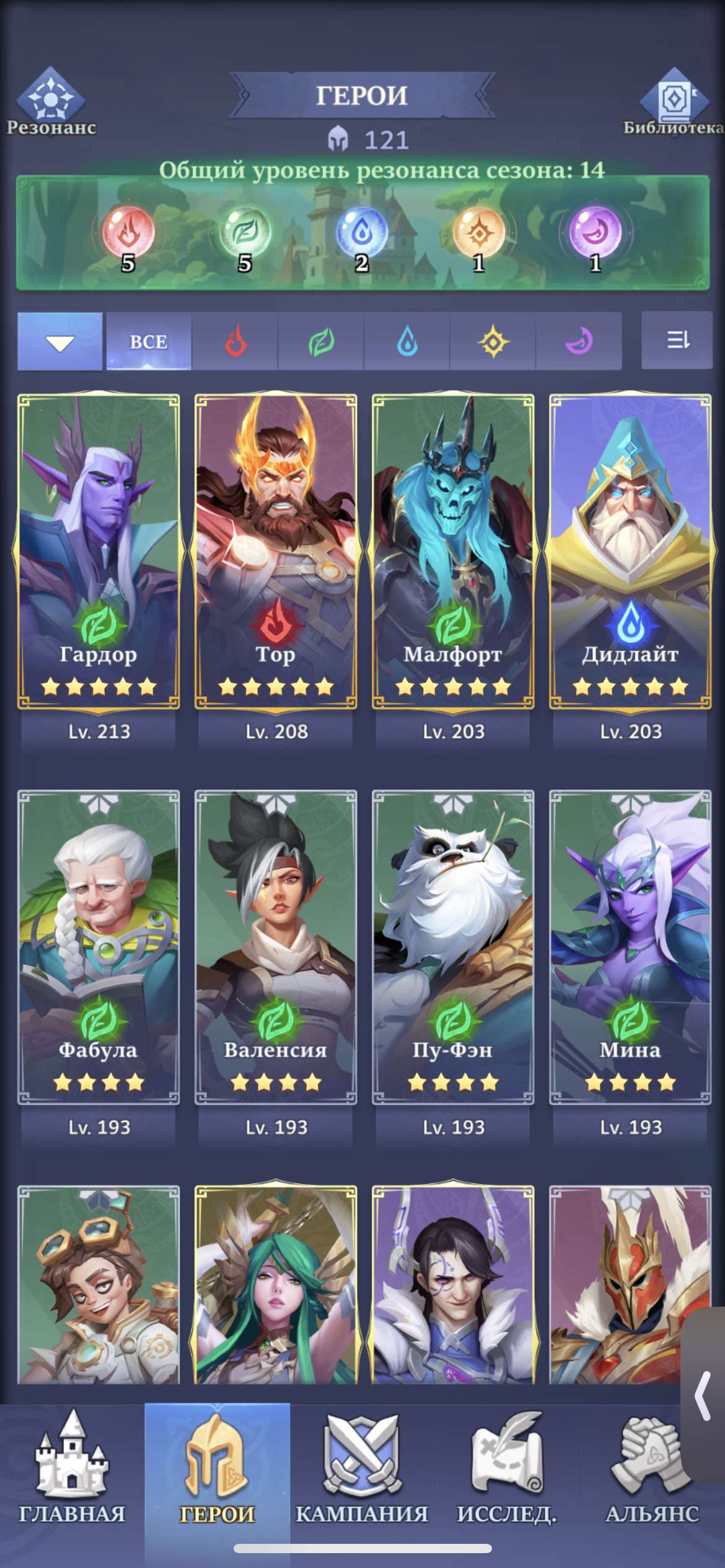Filter heroes by golden light element

[493, 341]
